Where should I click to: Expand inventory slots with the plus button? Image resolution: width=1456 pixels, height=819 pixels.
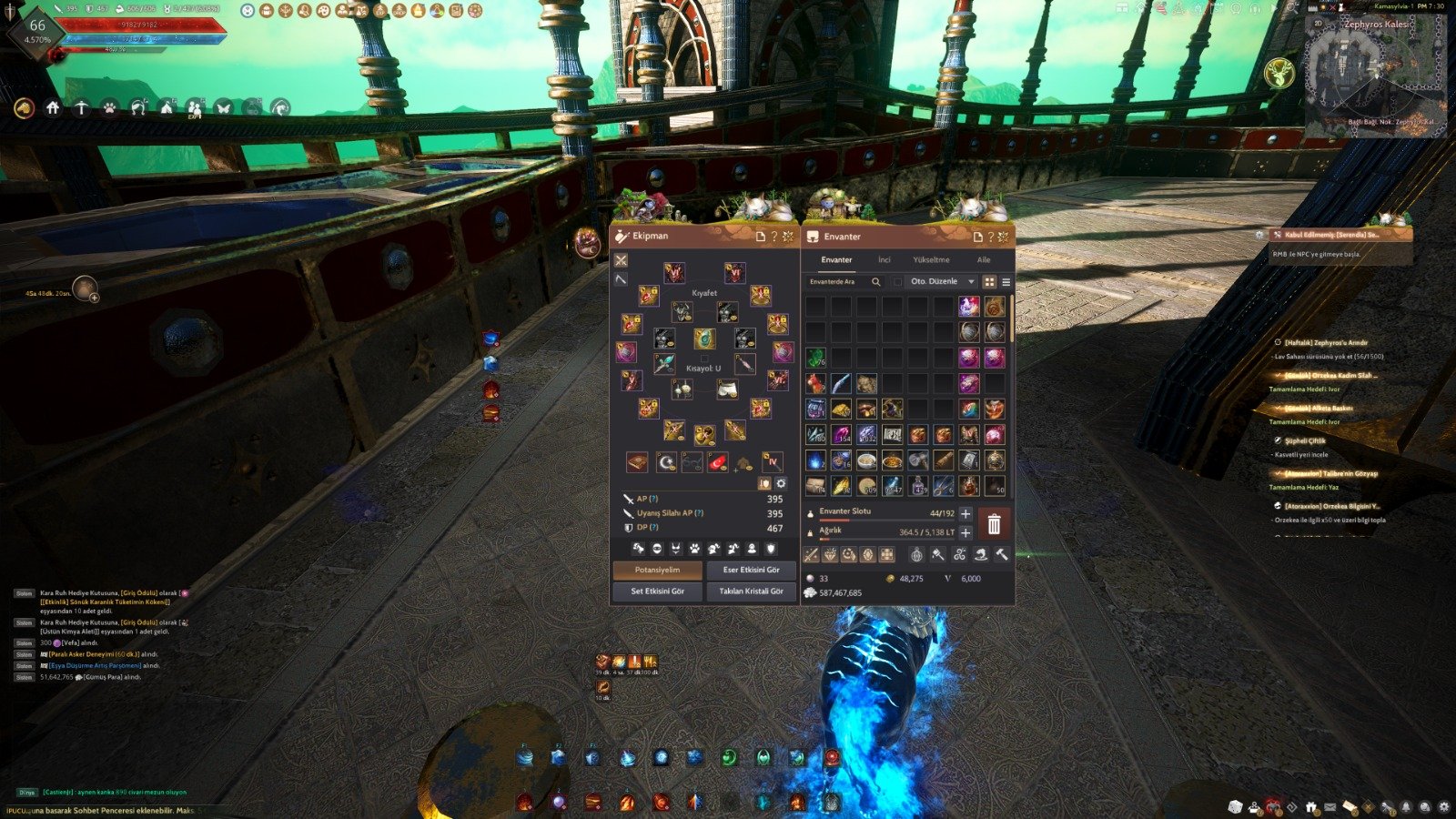click(966, 514)
